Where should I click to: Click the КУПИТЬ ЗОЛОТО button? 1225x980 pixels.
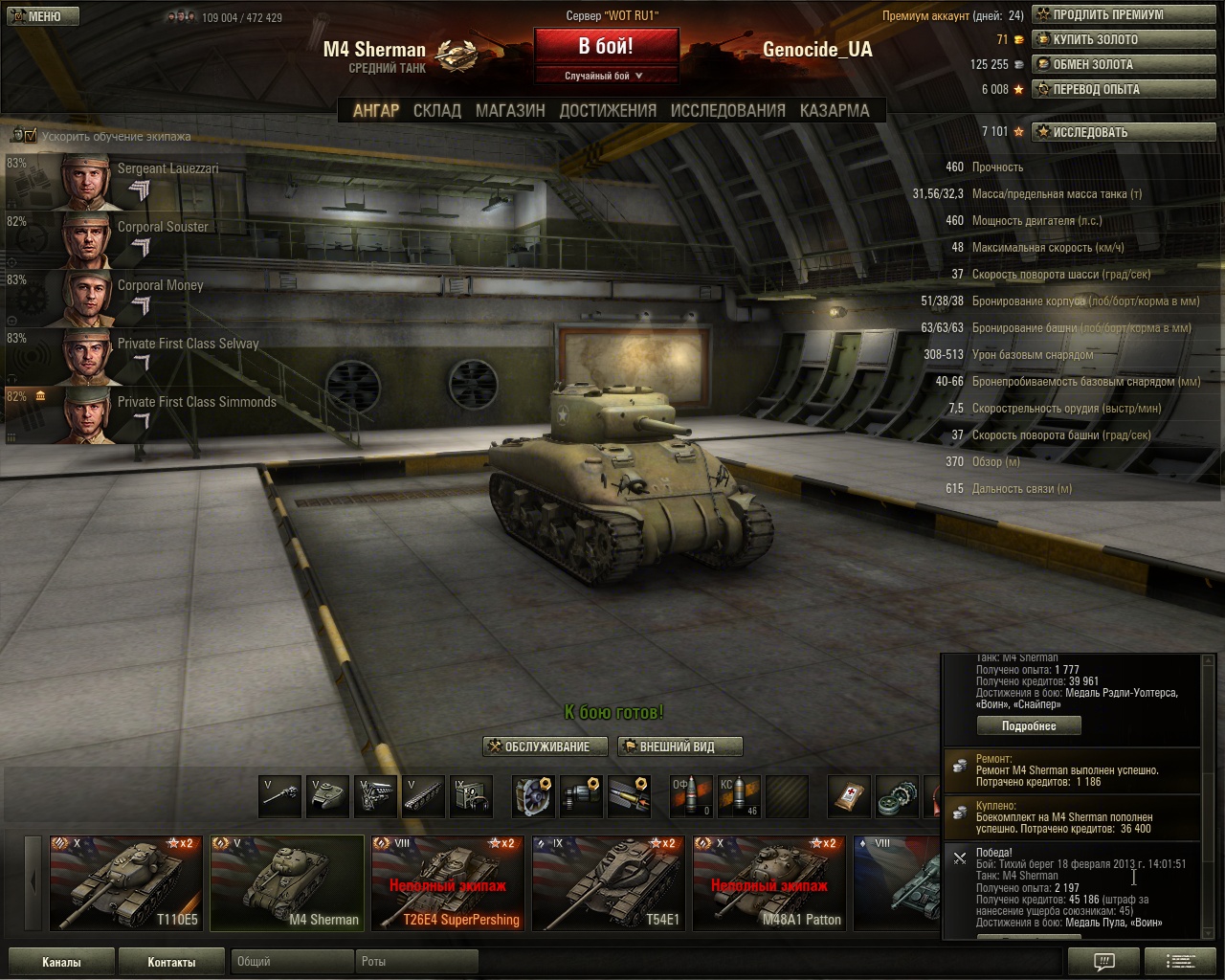click(1123, 39)
